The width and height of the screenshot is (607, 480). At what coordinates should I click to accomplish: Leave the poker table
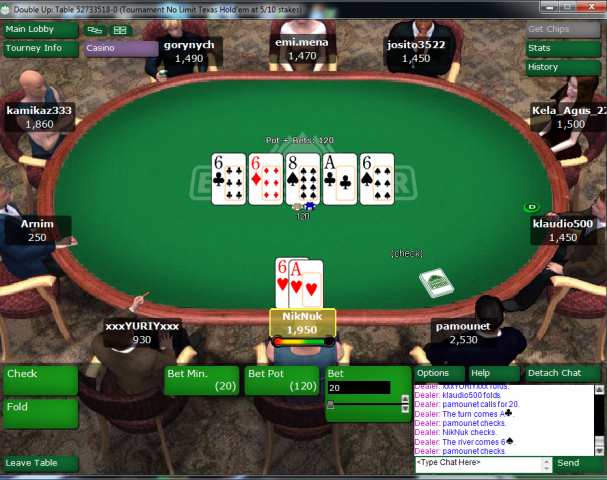click(40, 463)
